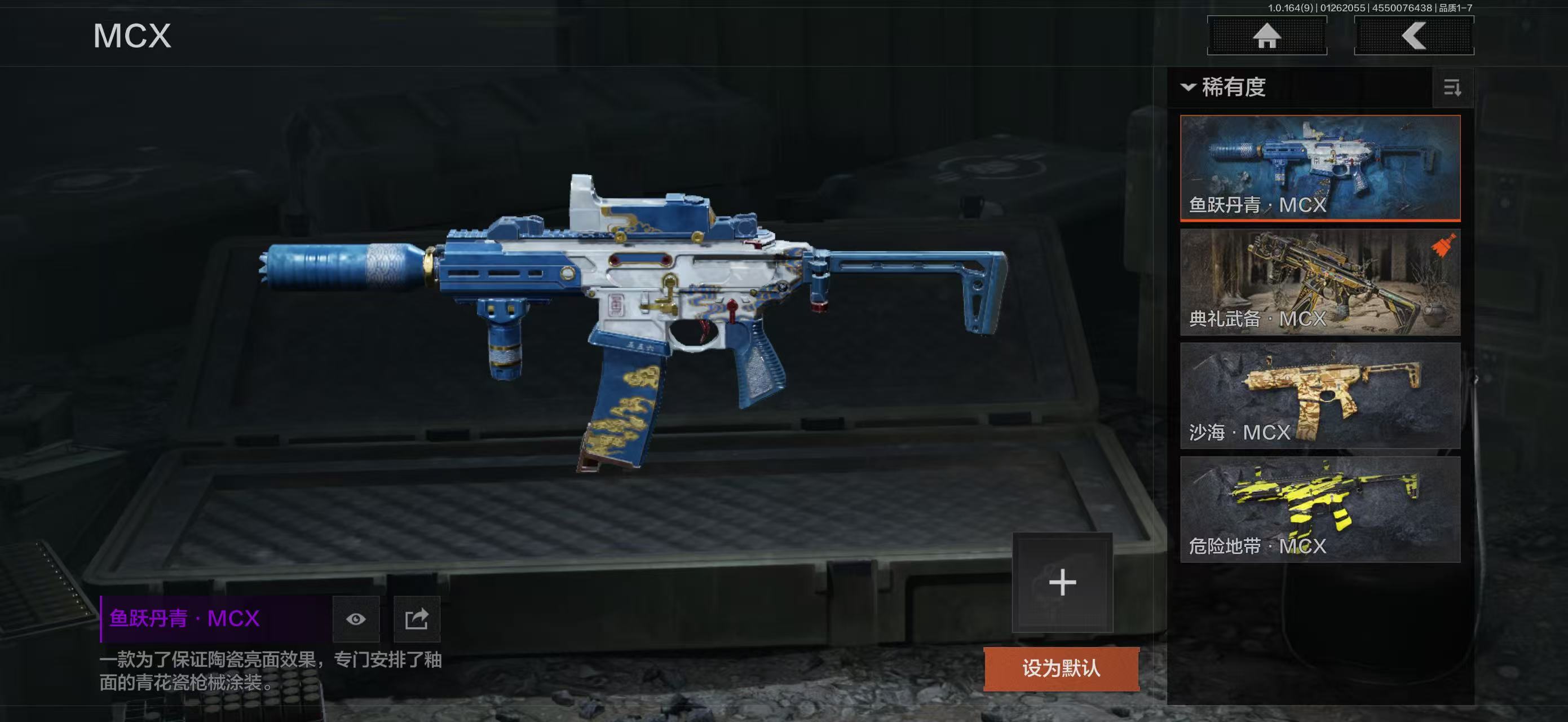Viewport: 1568px width, 722px height.
Task: Open the plus add slot
Action: point(1062,583)
